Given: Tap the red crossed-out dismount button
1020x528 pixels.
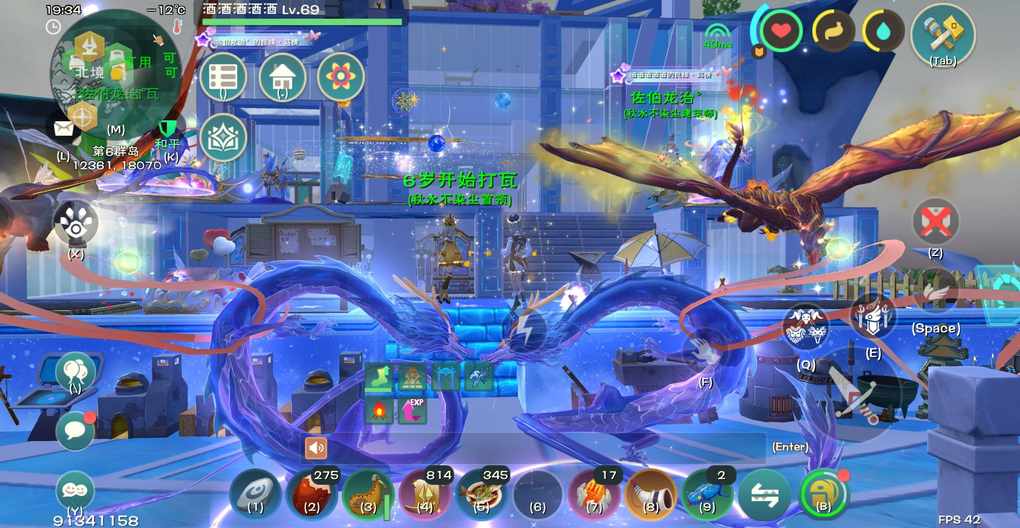Looking at the screenshot, I should coord(936,221).
